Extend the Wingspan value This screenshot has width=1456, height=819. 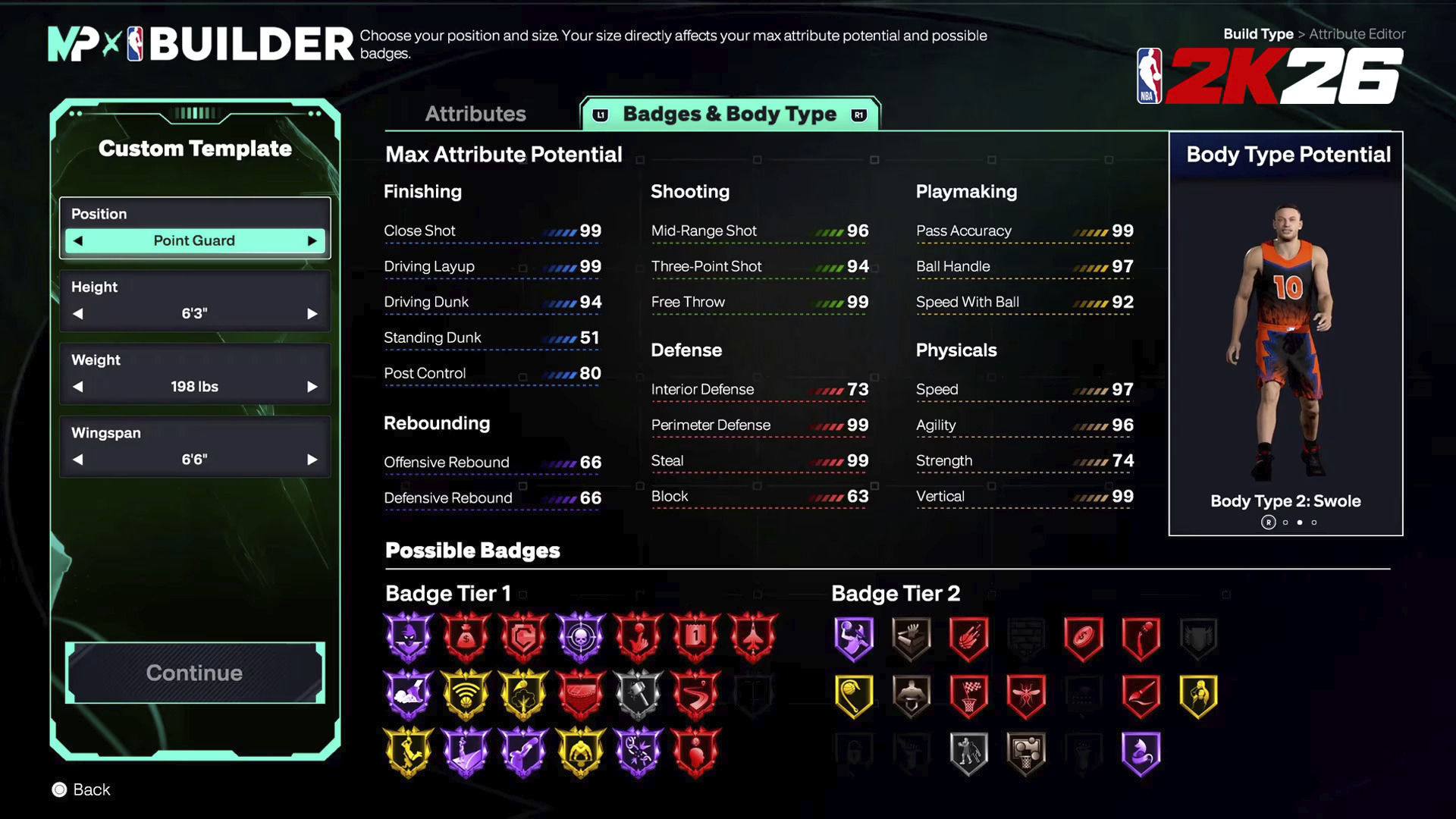pos(312,460)
